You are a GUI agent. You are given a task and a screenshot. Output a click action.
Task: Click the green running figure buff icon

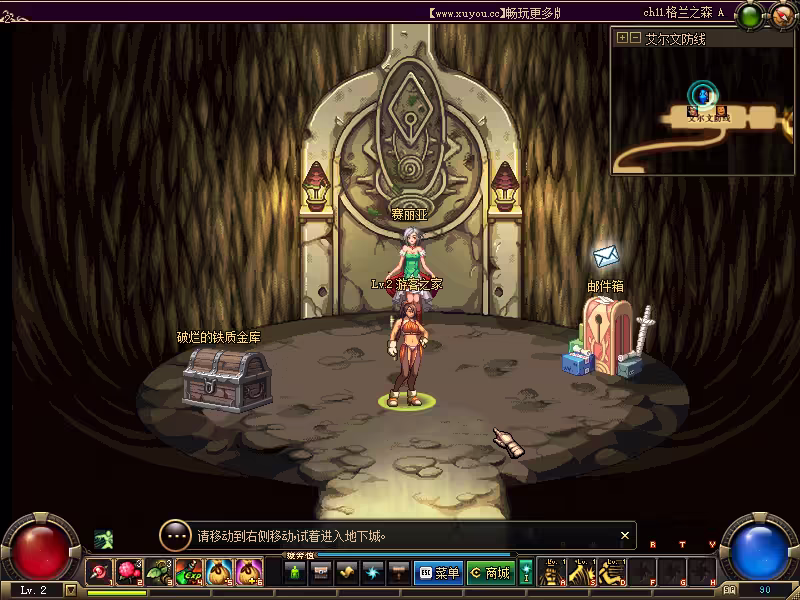pyautogui.click(x=103, y=539)
